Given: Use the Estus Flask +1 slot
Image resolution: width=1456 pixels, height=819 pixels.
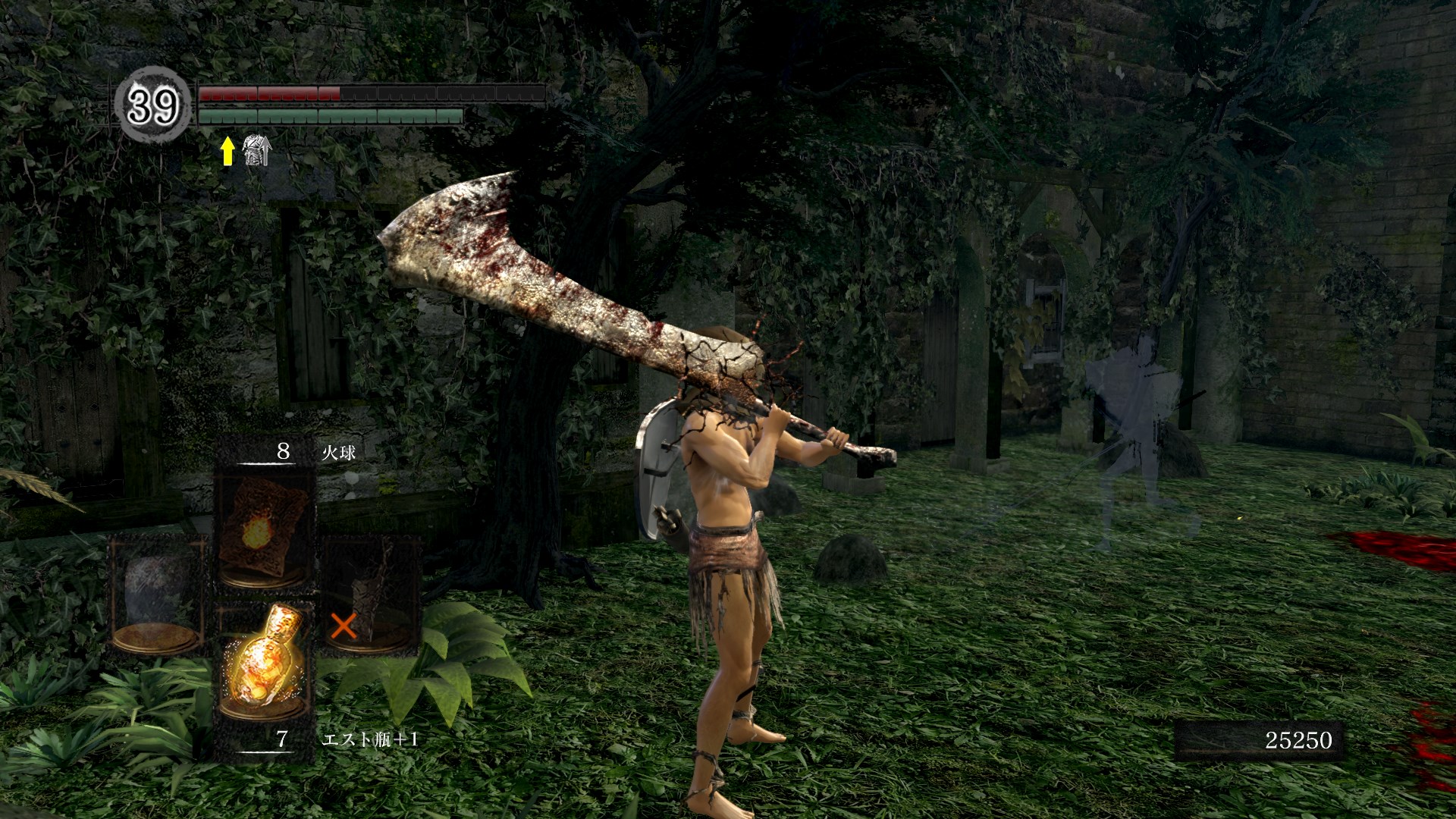Looking at the screenshot, I should [264, 661].
